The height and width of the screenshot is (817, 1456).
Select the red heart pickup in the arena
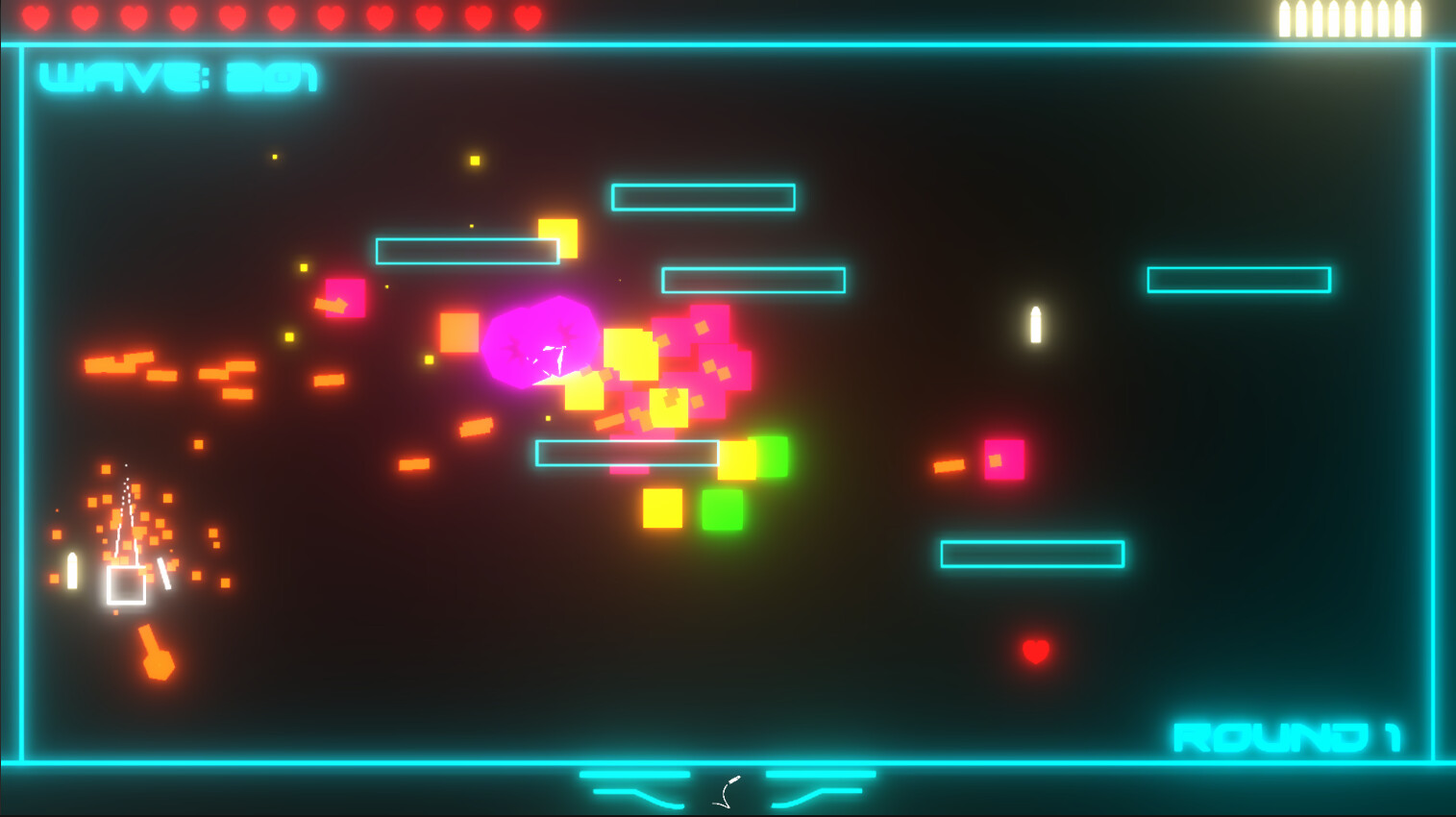tap(1036, 651)
